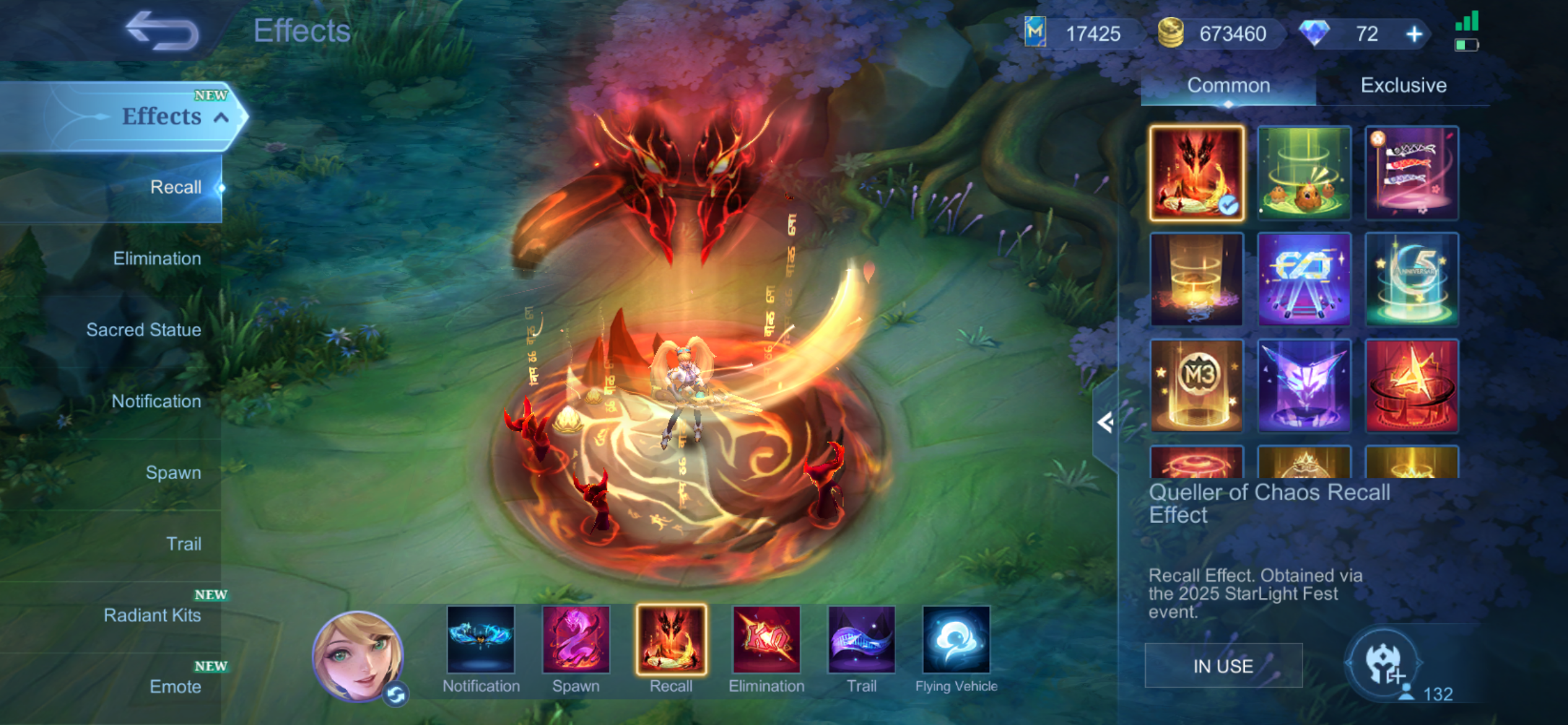This screenshot has height=725, width=1568.
Task: Select Elimination in the side menu
Action: (157, 258)
